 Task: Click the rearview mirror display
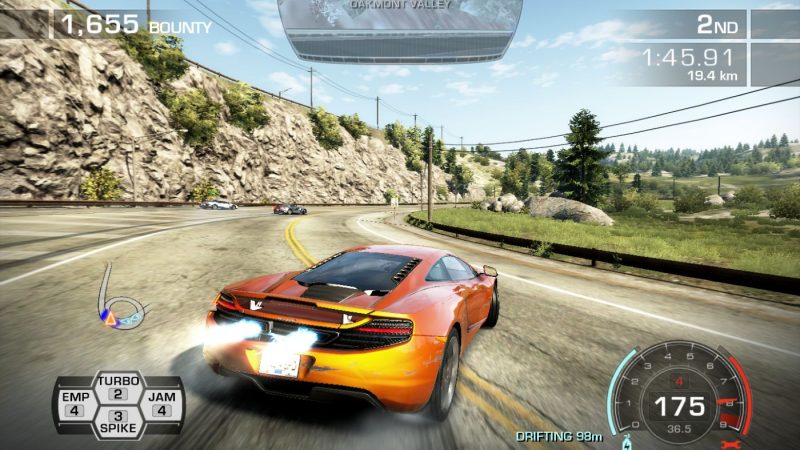(x=400, y=27)
